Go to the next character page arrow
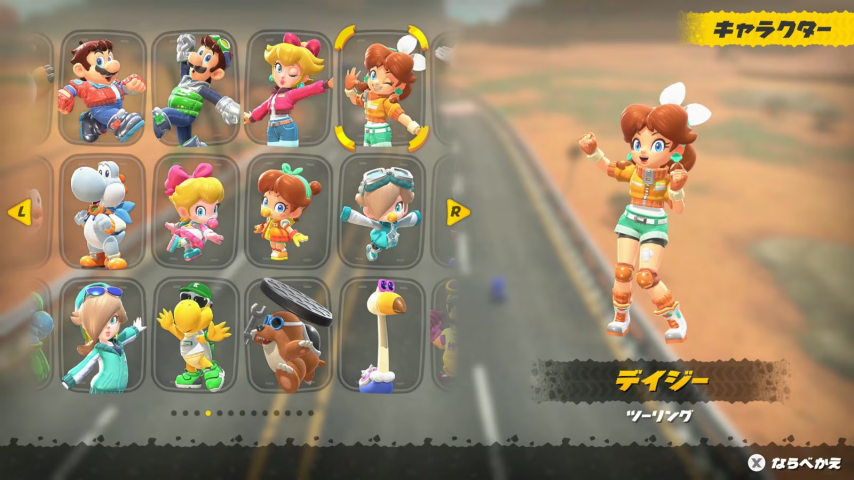This screenshot has width=854, height=480. [x=457, y=212]
